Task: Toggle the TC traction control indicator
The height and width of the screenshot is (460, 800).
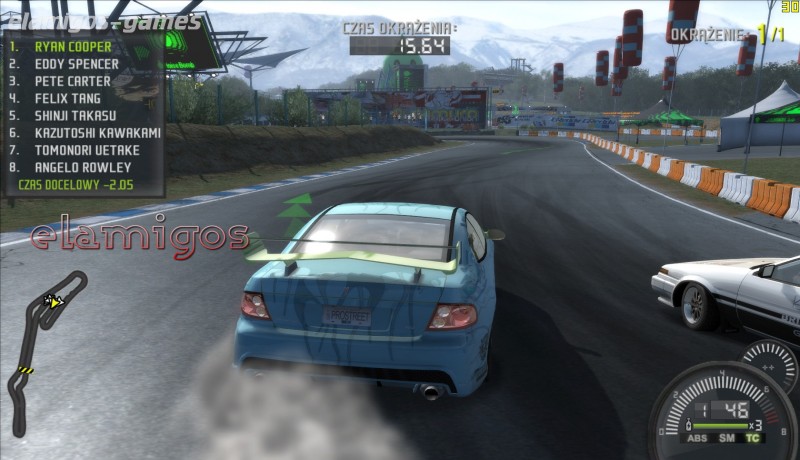Action: pyautogui.click(x=751, y=438)
